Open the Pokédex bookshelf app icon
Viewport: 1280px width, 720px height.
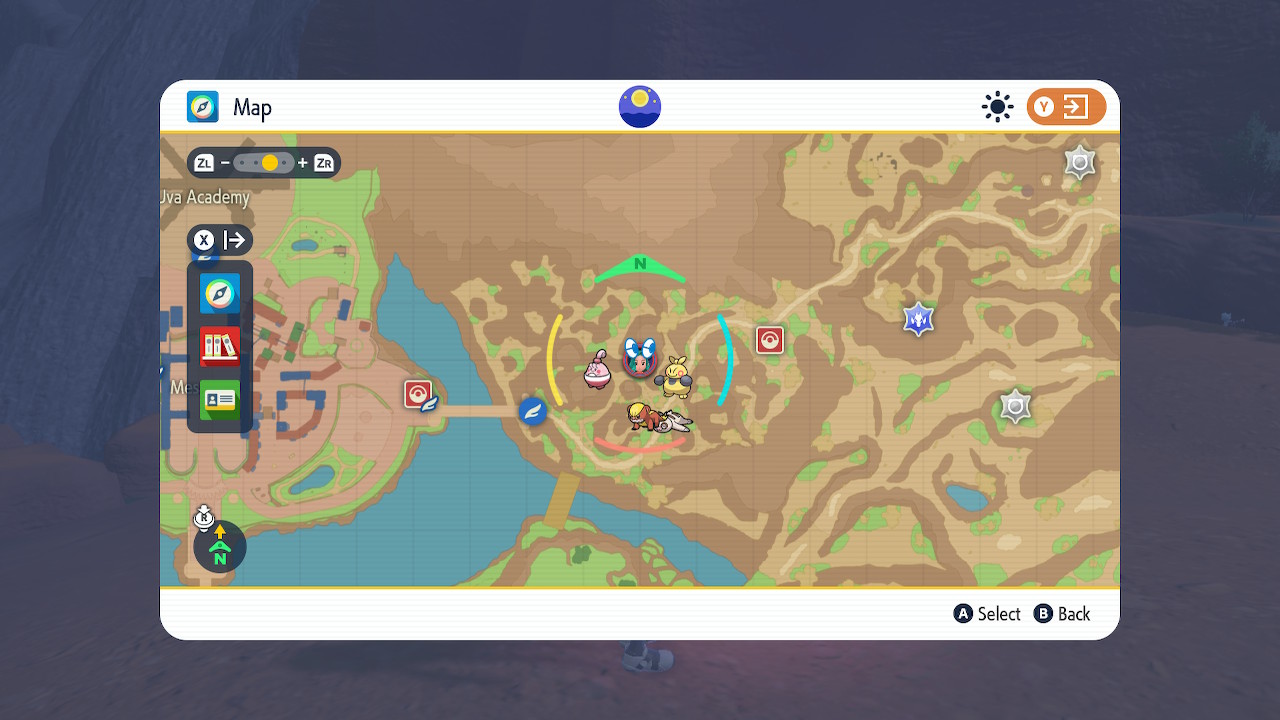(x=220, y=346)
